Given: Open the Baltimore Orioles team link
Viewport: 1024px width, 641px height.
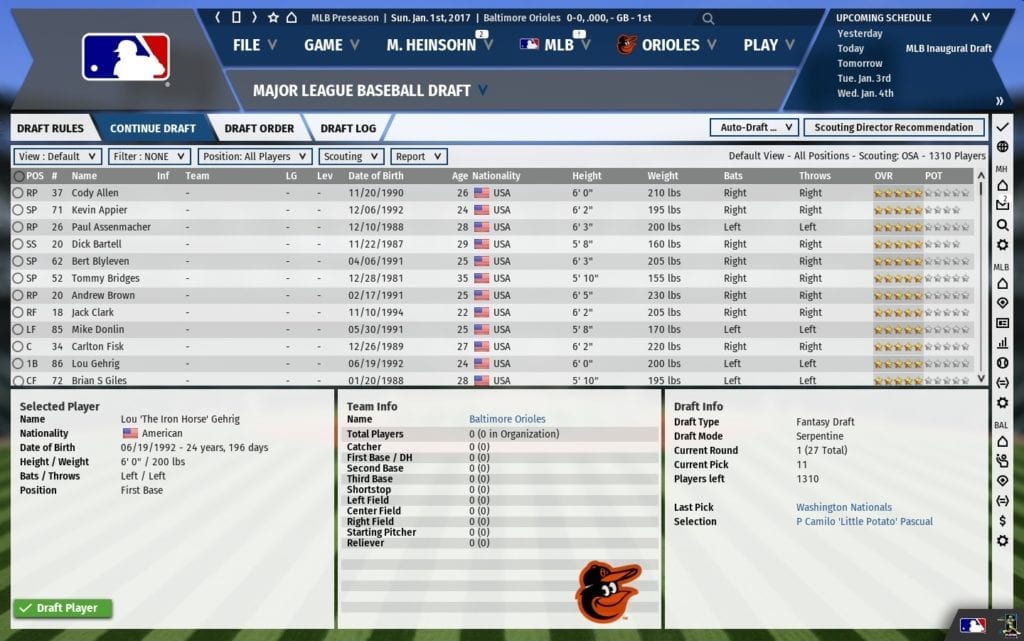Looking at the screenshot, I should pyautogui.click(x=507, y=419).
